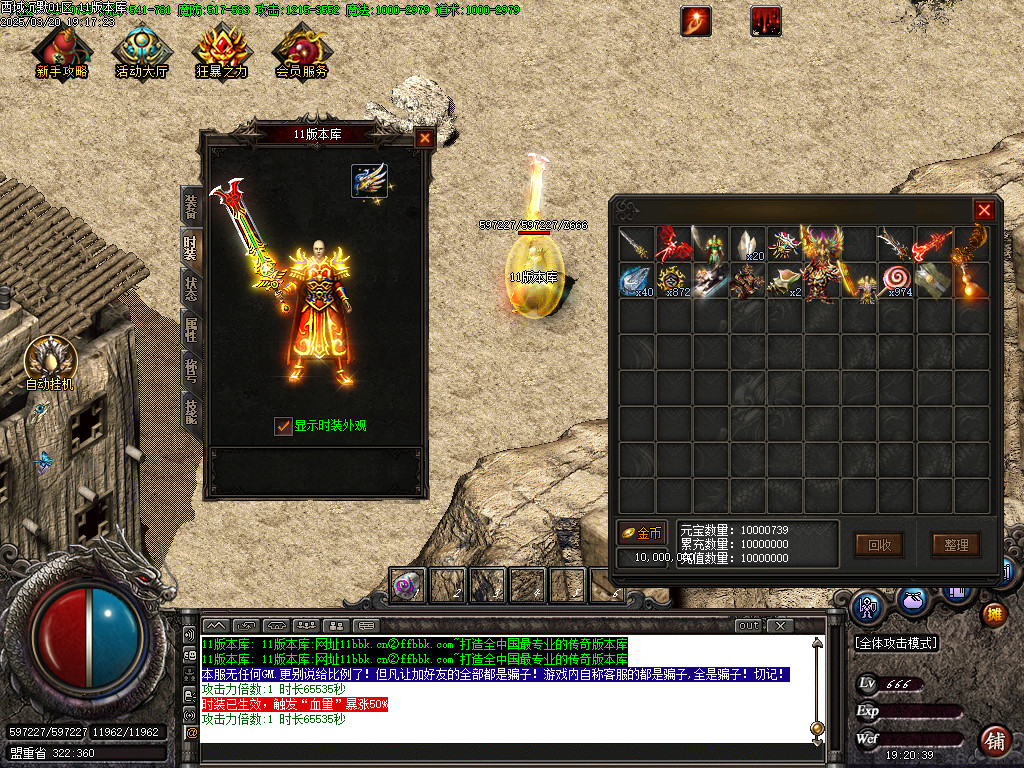Toggle the 显示时装外观 checkbox
This screenshot has height=768, width=1024.
tap(284, 426)
